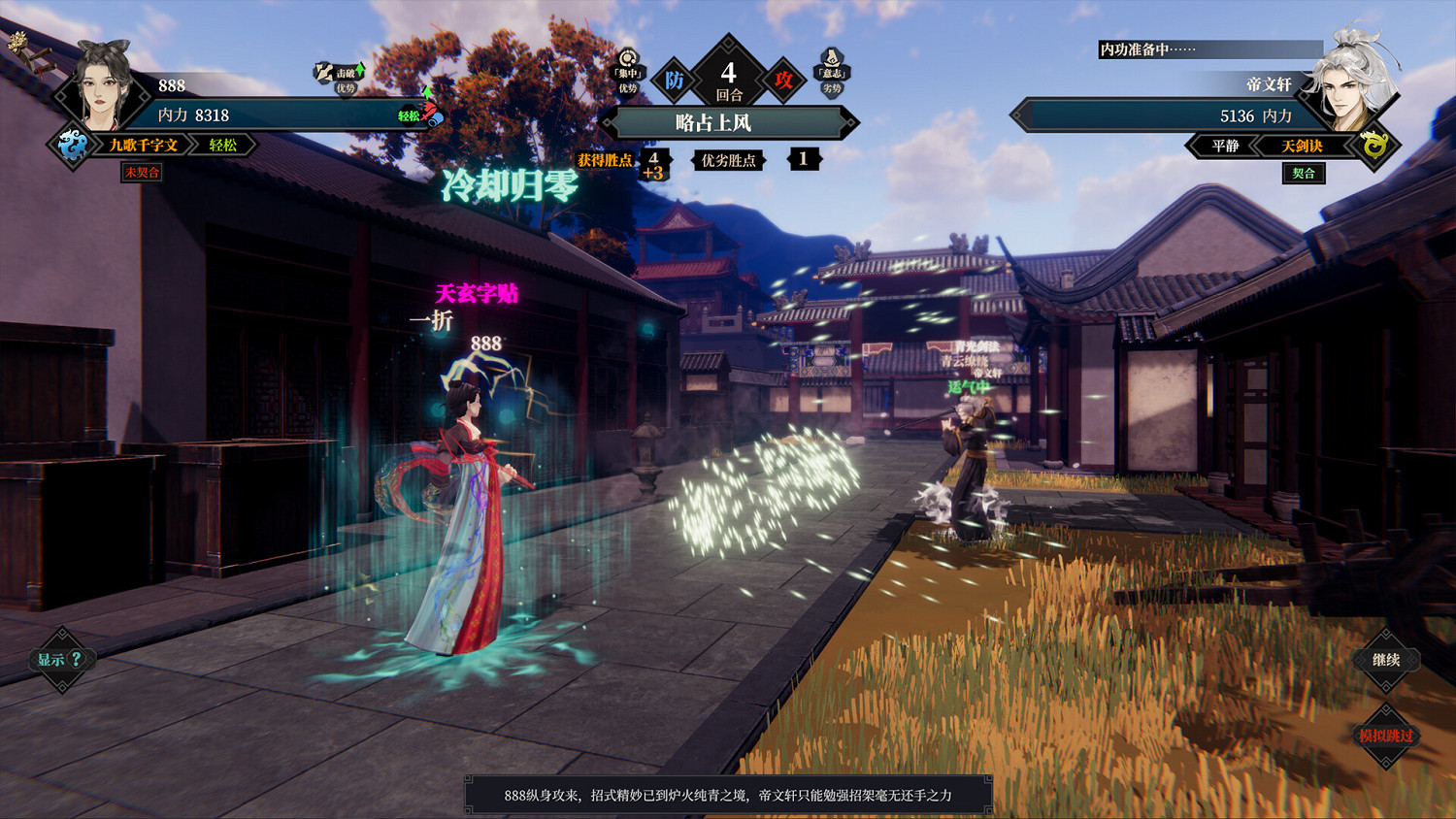Select the 九歌千字文 skill dragon icon
Image resolution: width=1456 pixels, height=819 pixels.
[71, 145]
